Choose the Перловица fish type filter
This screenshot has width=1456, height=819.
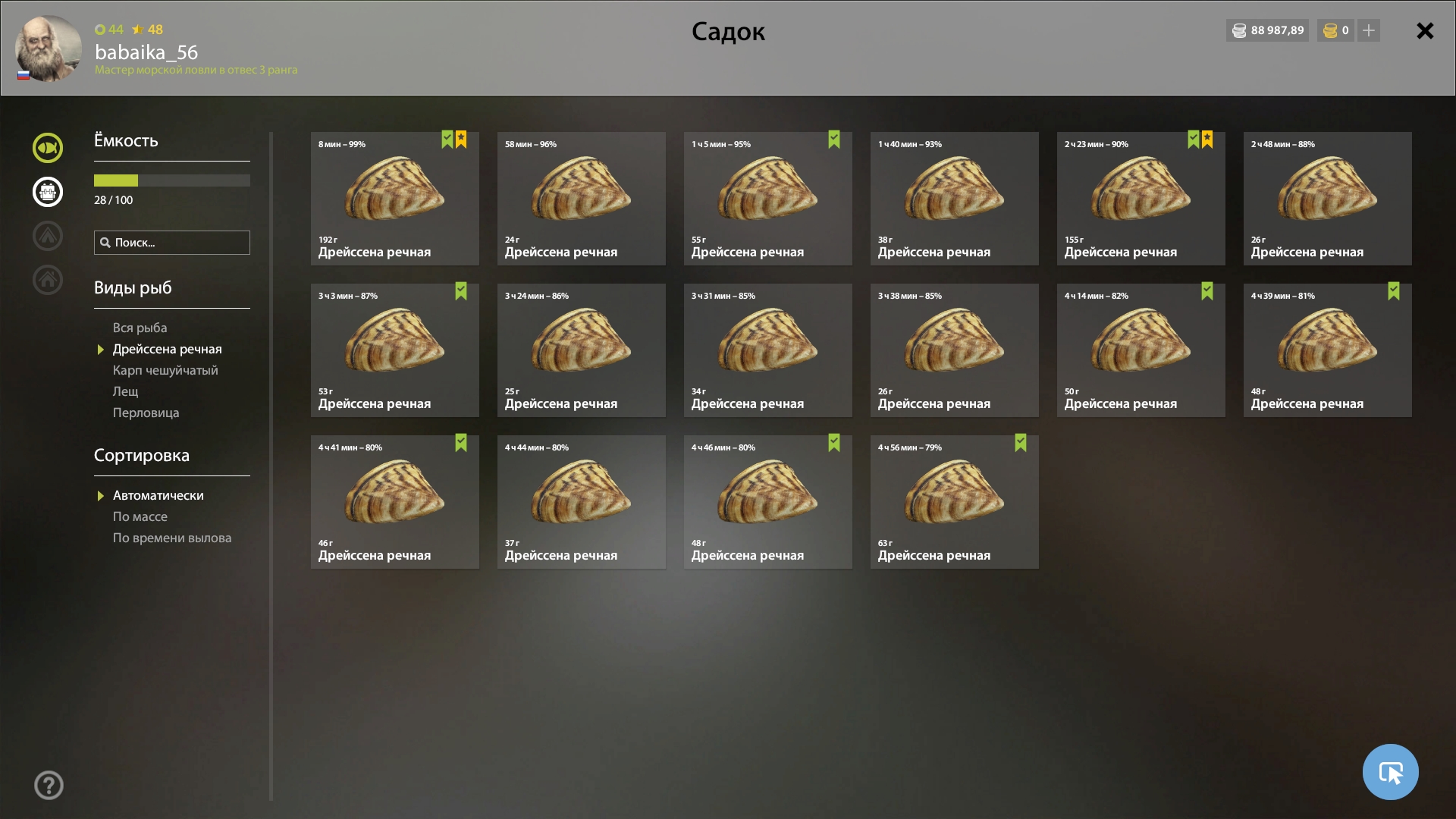[x=146, y=413]
